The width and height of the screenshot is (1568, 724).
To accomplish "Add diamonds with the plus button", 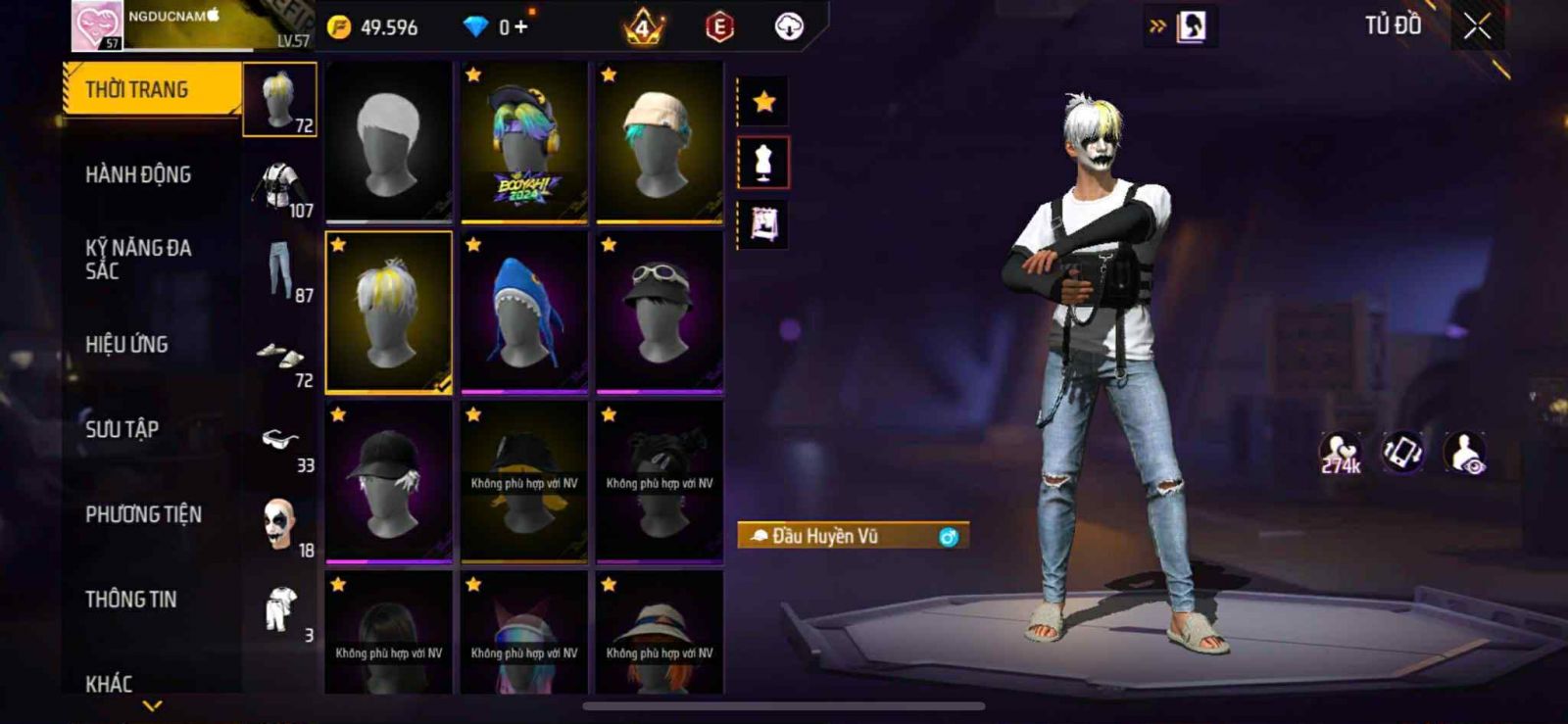I will pyautogui.click(x=520, y=27).
